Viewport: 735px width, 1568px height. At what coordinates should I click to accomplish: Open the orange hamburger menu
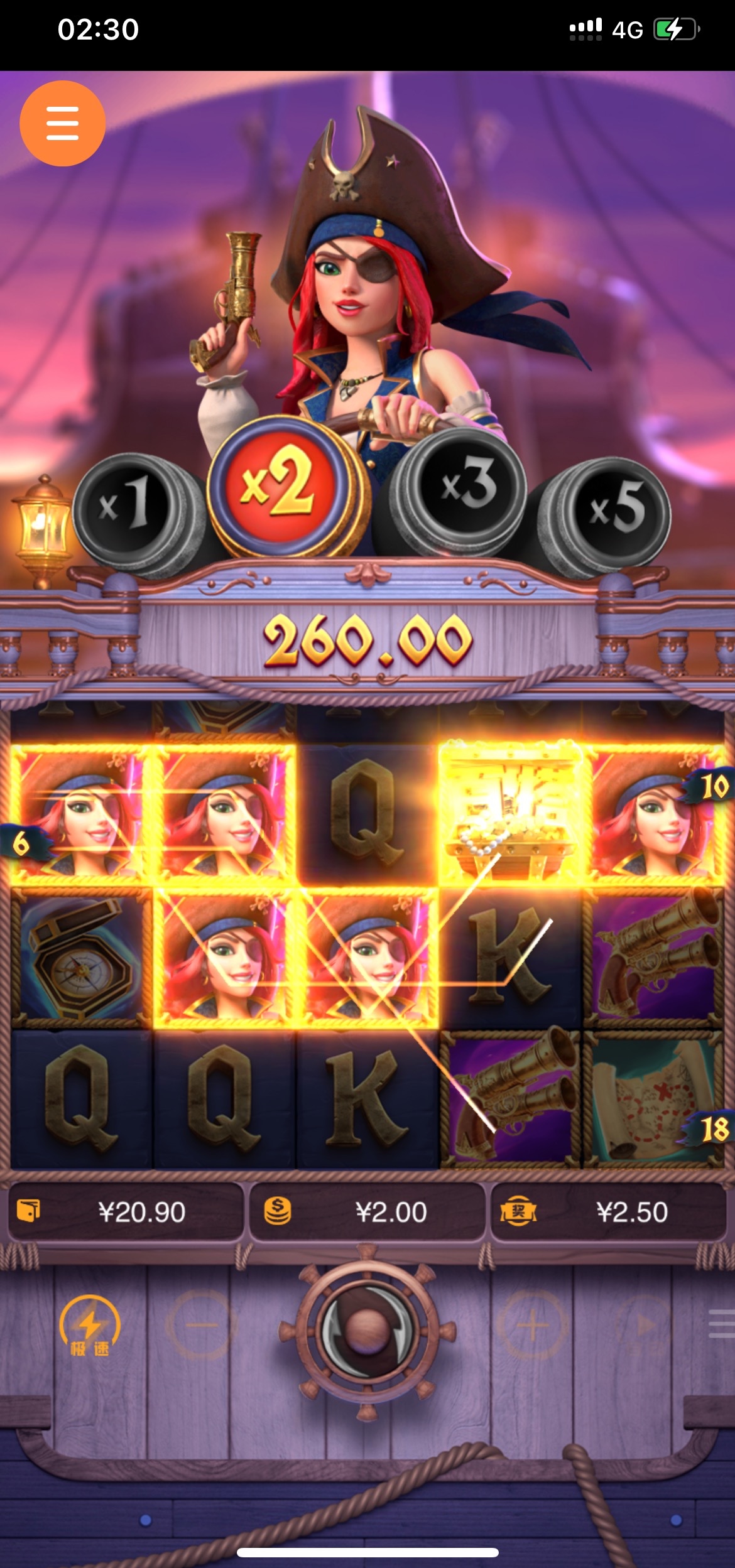[62, 123]
